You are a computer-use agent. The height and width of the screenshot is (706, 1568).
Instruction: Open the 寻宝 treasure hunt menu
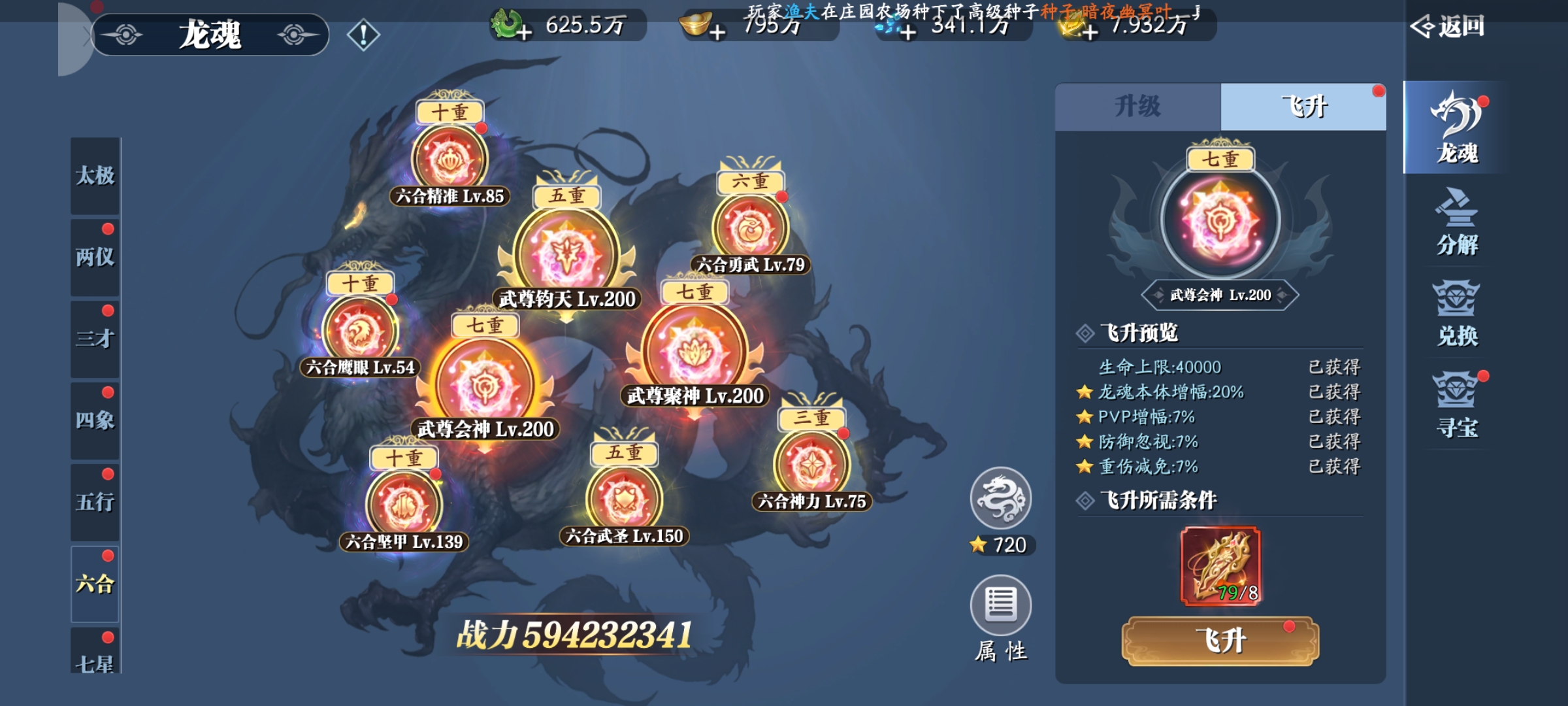(x=1456, y=405)
